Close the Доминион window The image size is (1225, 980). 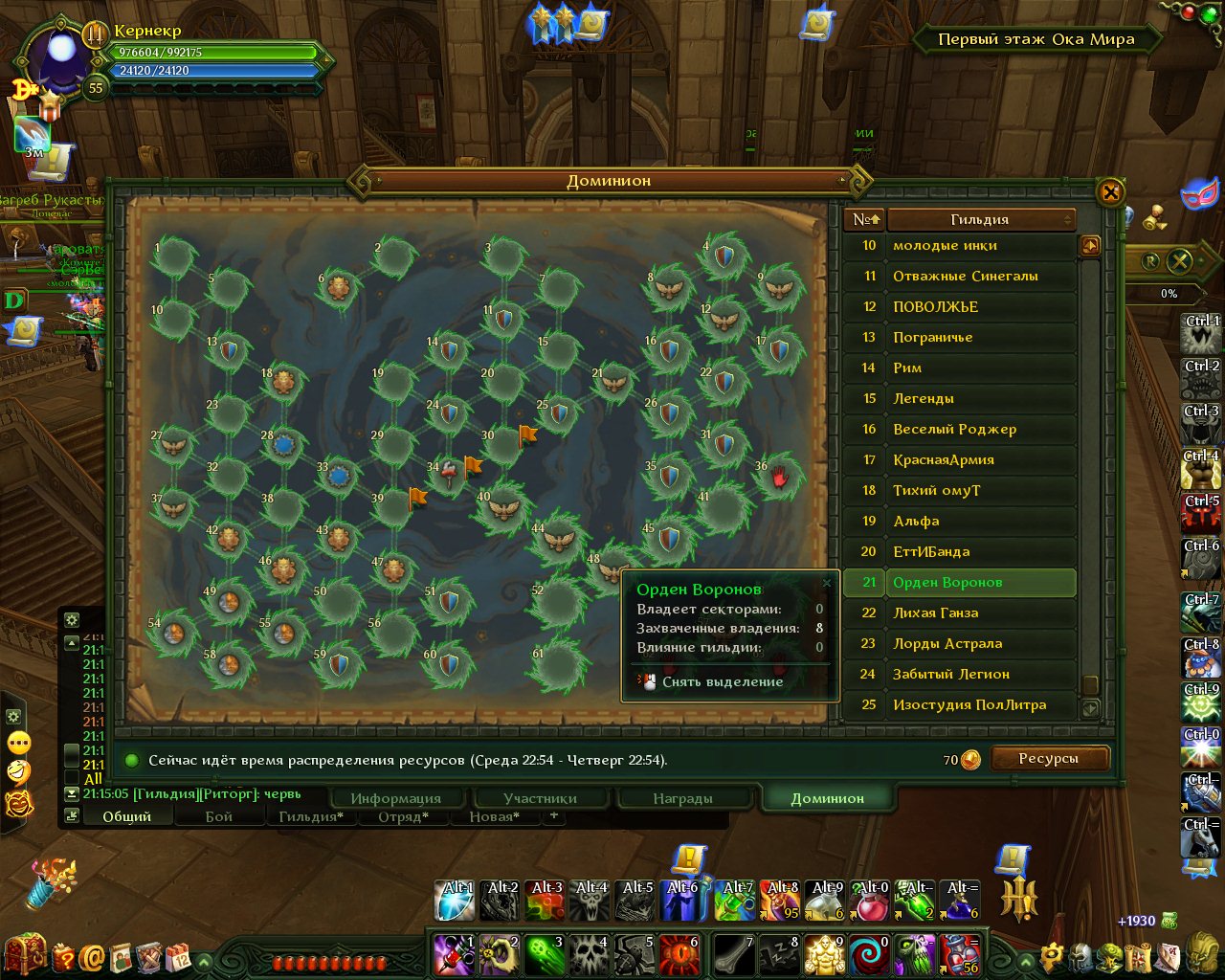1110,192
